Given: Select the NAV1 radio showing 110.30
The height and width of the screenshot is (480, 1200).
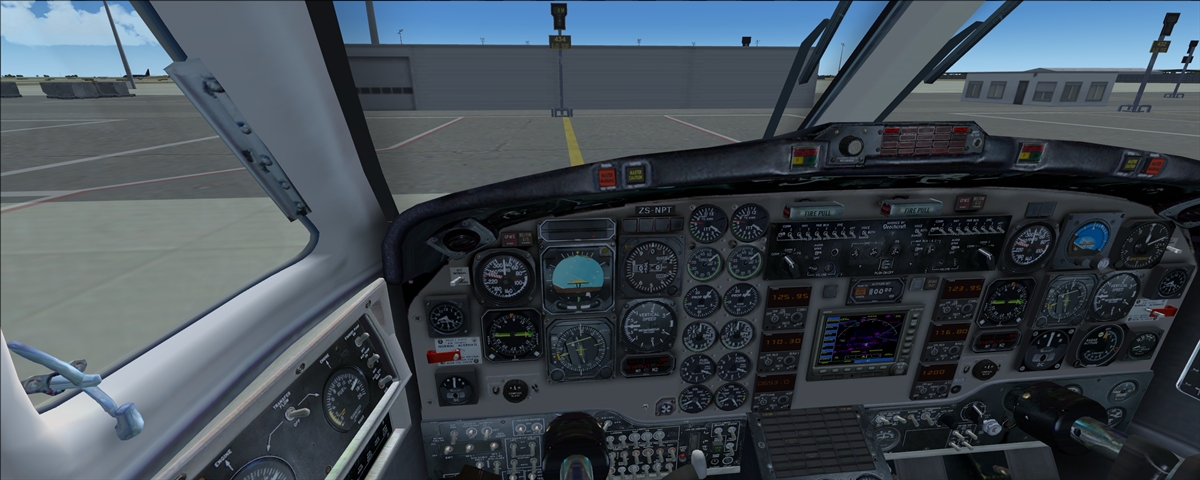Looking at the screenshot, I should [783, 340].
